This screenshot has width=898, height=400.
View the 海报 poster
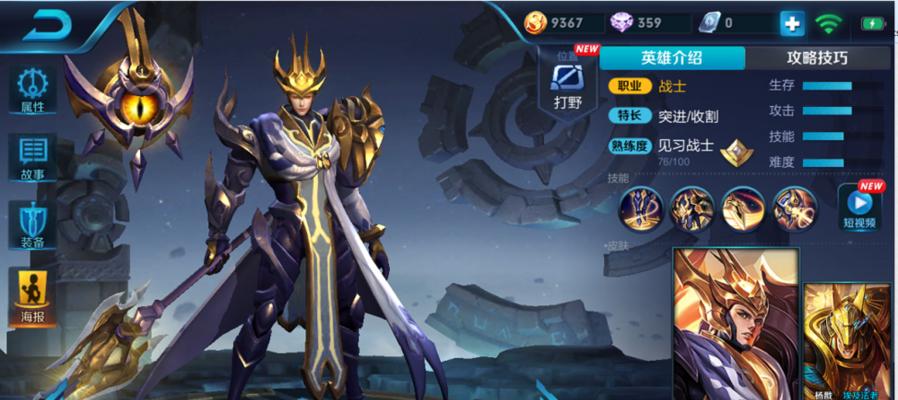pyautogui.click(x=32, y=298)
